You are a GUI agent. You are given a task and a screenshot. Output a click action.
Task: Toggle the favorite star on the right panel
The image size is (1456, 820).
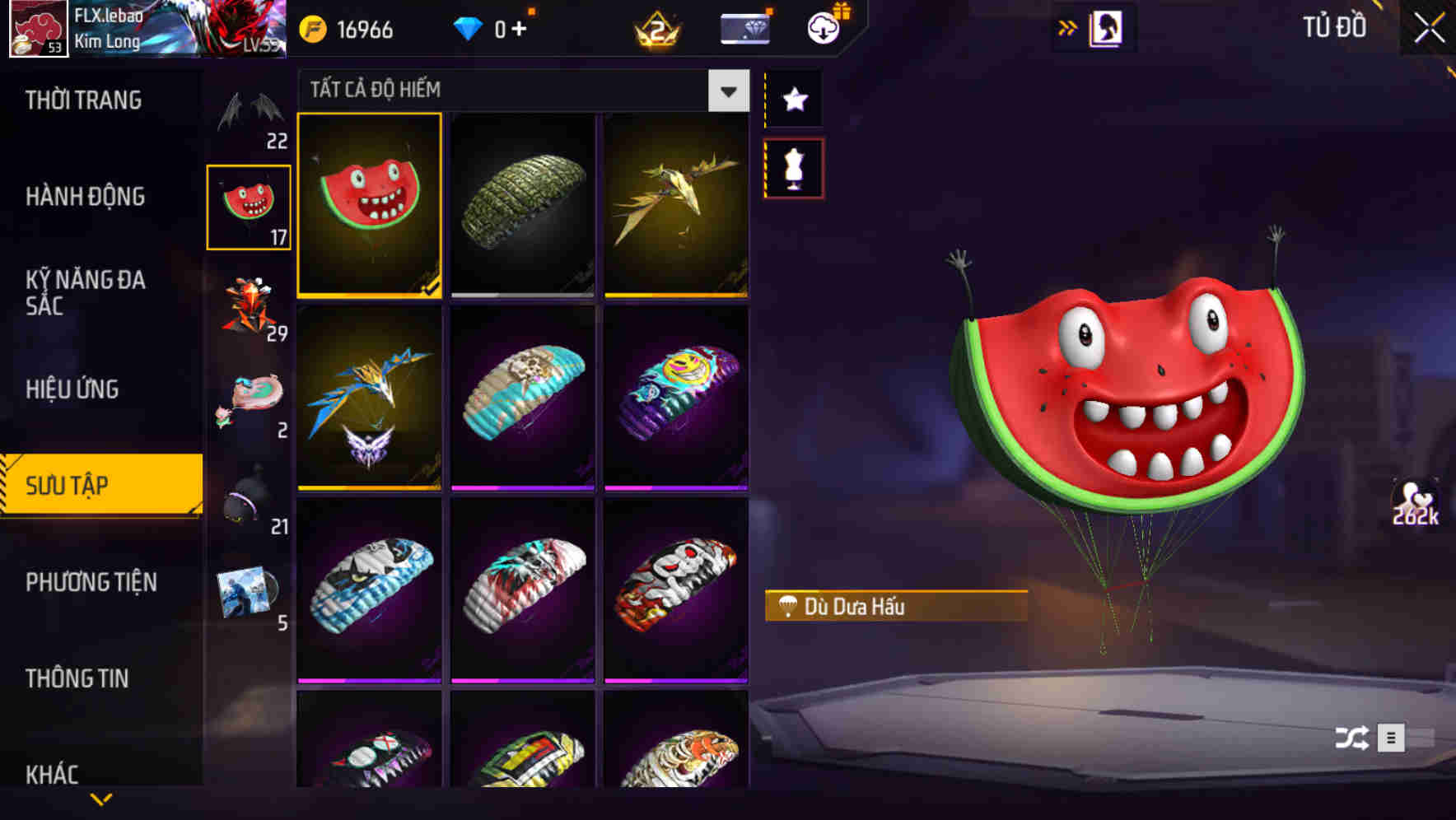tap(793, 100)
